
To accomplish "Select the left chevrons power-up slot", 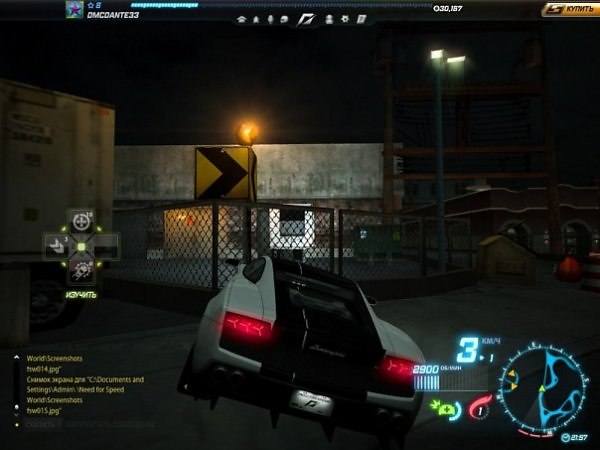I will coord(57,245).
